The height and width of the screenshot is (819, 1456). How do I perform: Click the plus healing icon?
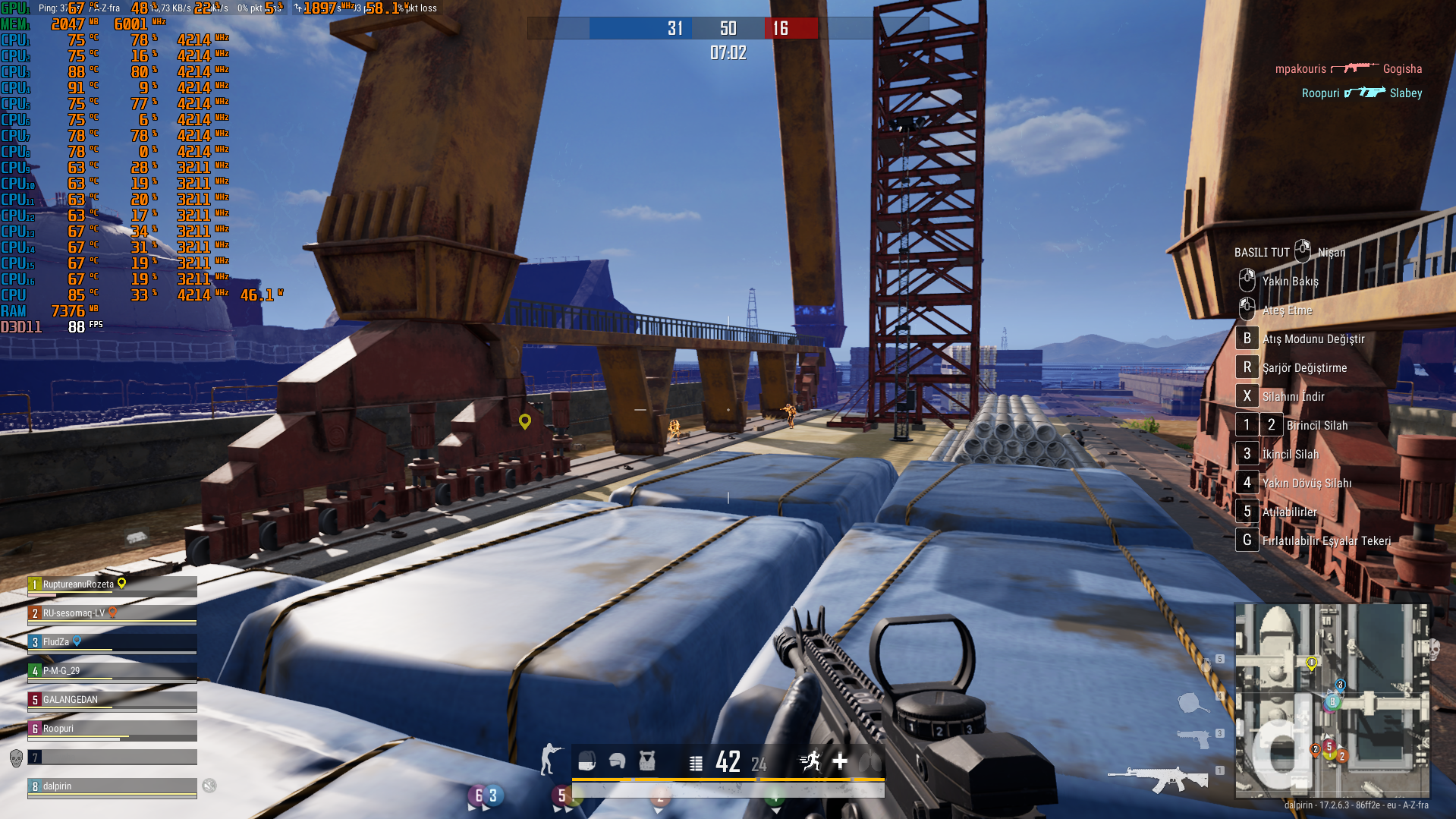(840, 761)
